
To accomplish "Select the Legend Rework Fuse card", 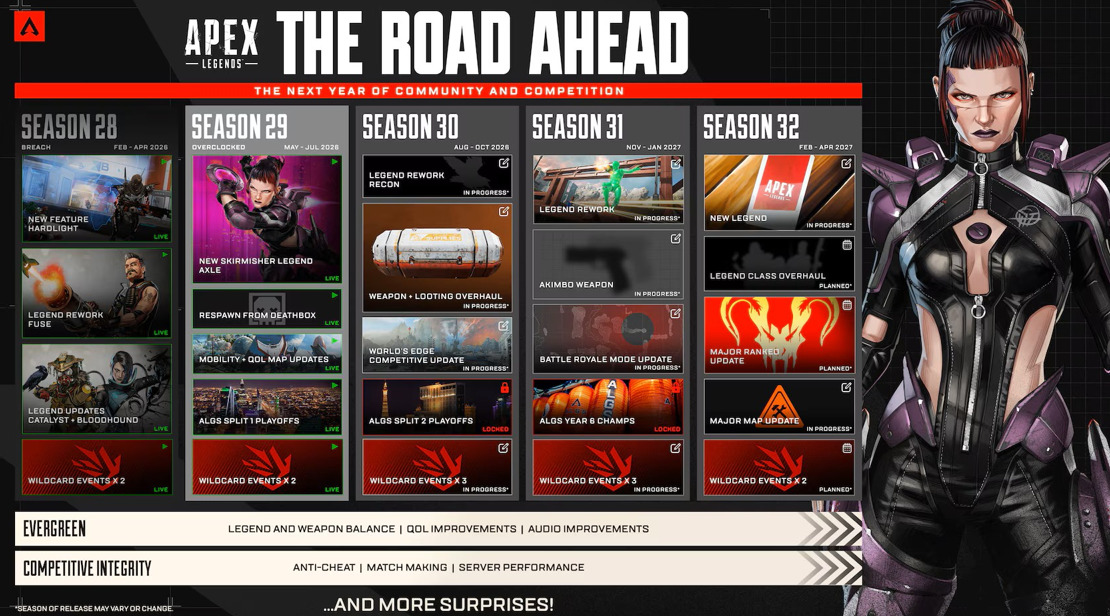I will tap(97, 293).
